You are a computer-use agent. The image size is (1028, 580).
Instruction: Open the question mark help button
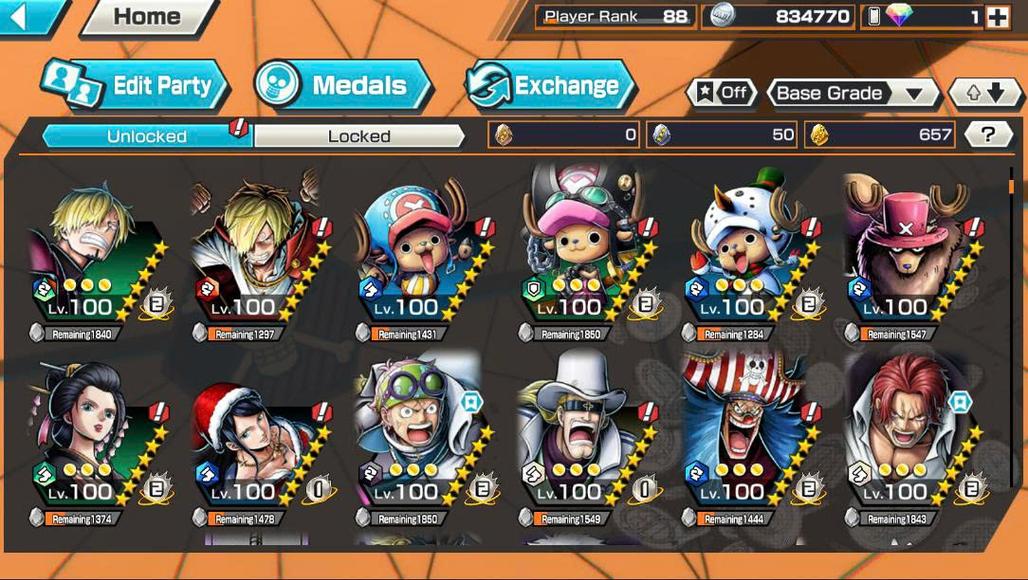988,135
